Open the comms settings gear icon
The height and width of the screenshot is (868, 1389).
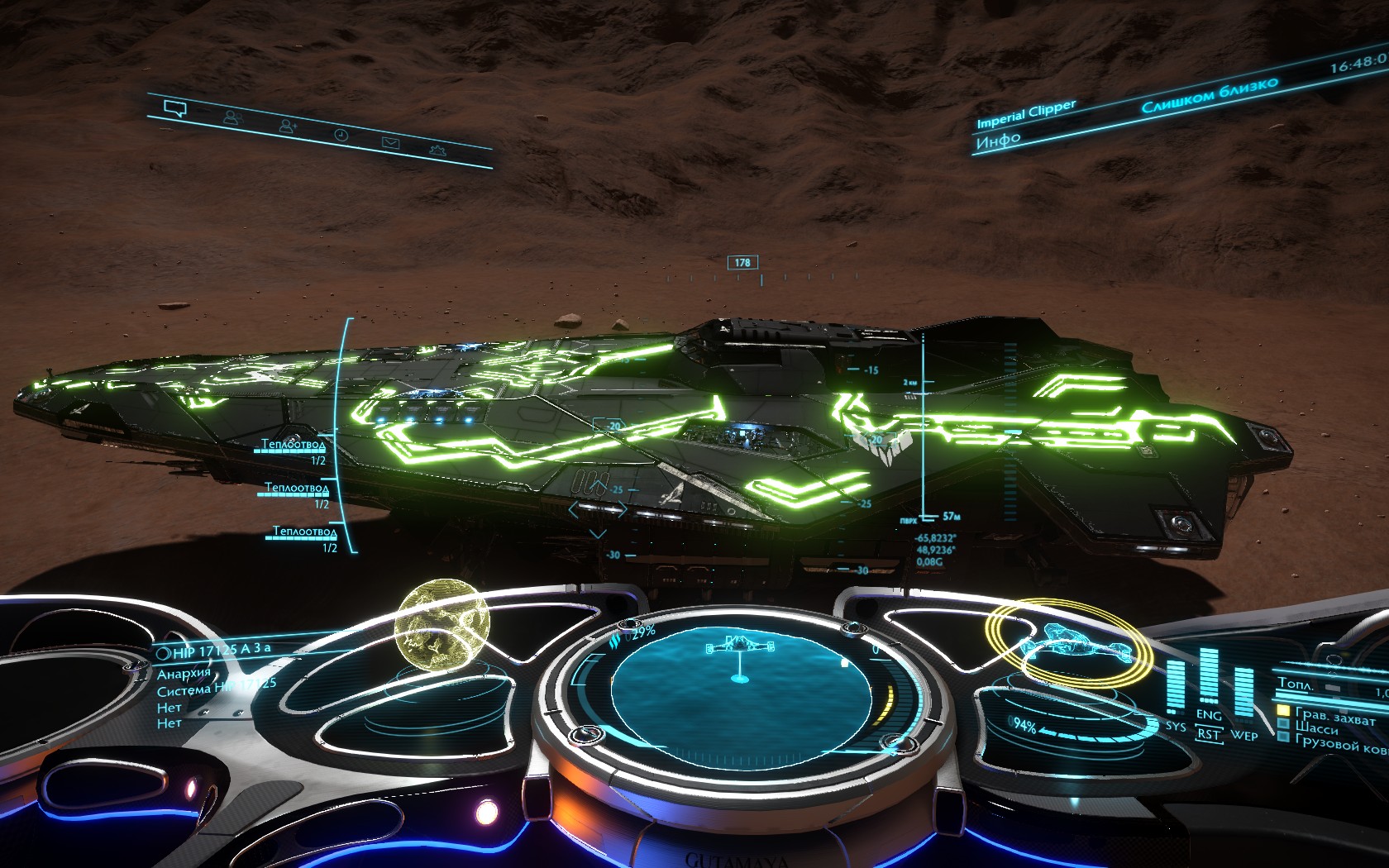tap(437, 150)
